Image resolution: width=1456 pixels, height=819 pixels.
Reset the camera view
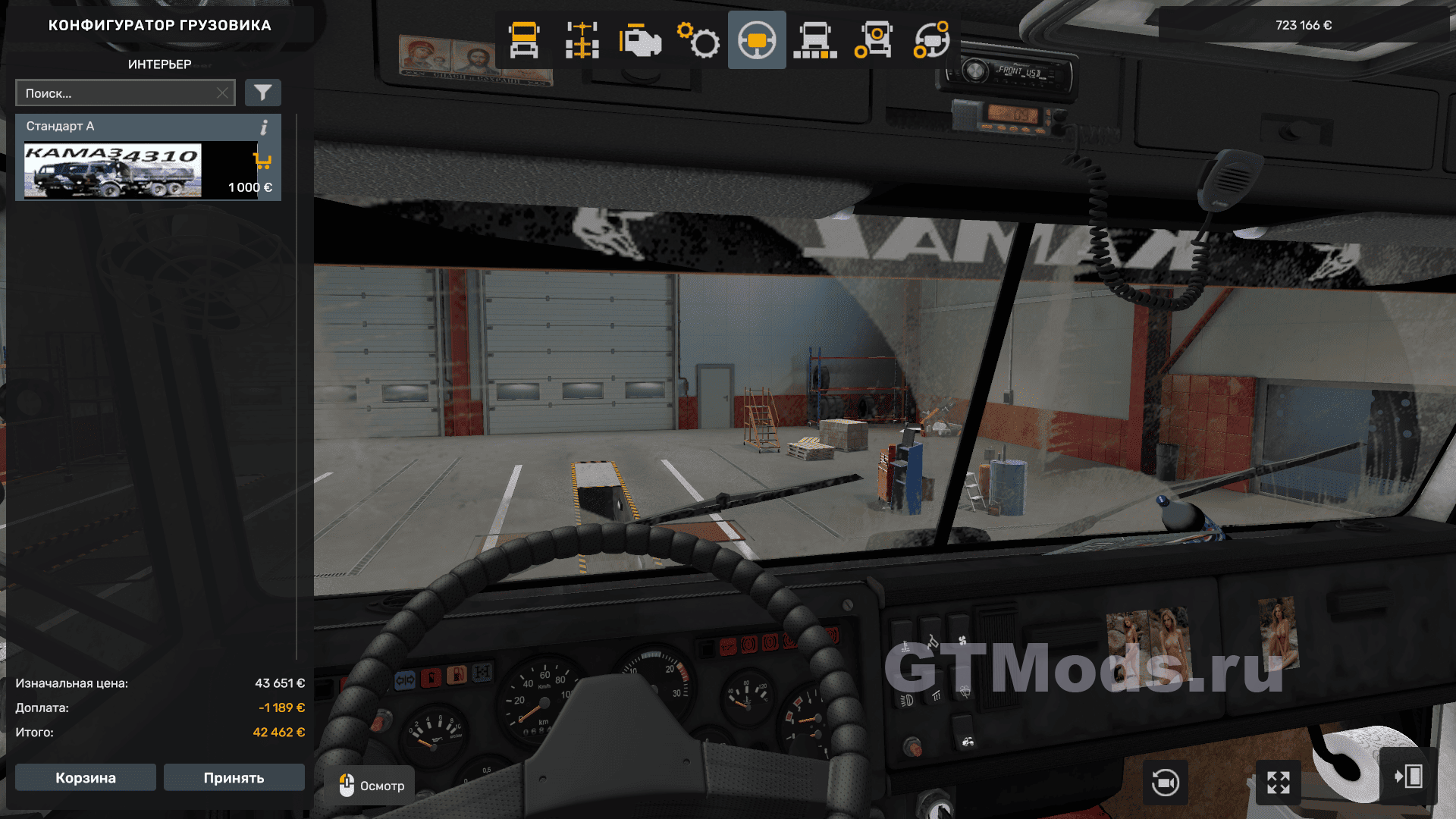click(x=1165, y=782)
